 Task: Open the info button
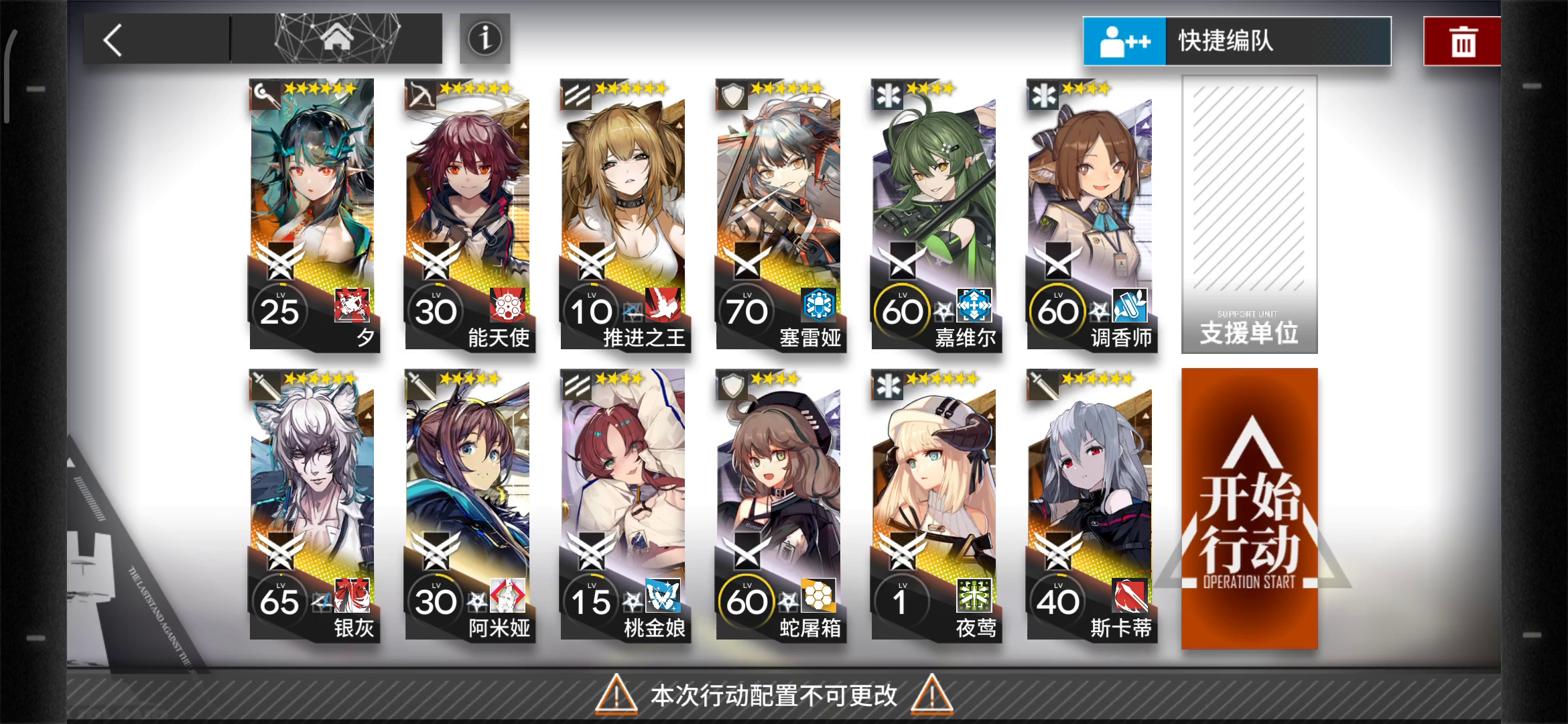[x=484, y=39]
